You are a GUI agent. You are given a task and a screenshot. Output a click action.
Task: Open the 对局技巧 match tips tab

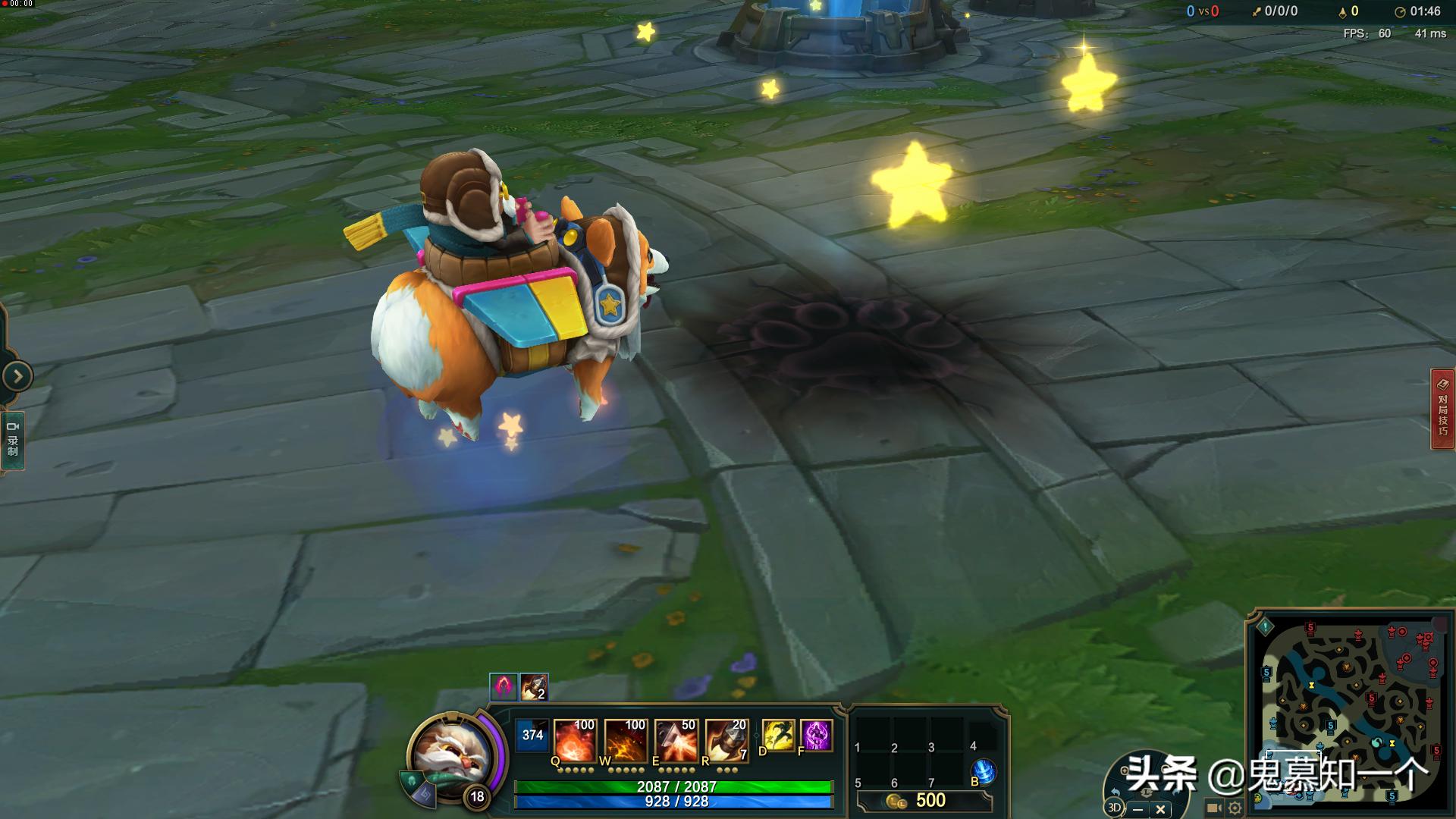coord(1442,409)
